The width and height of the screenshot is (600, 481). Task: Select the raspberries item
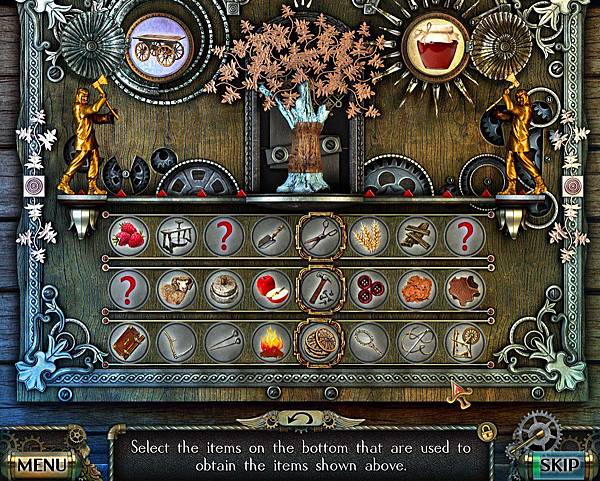[128, 236]
